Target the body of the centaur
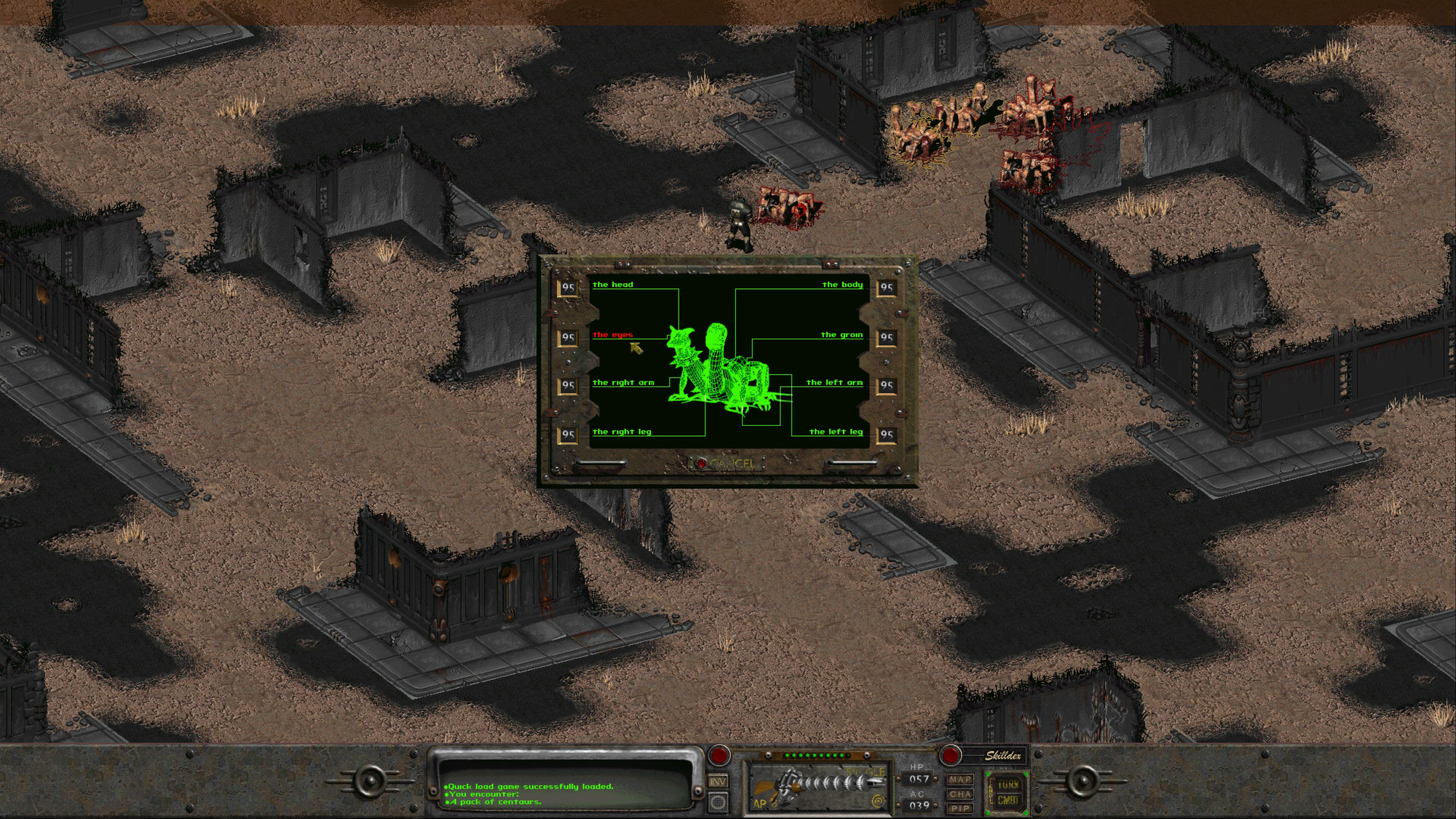Image resolution: width=1456 pixels, height=819 pixels. click(x=842, y=285)
